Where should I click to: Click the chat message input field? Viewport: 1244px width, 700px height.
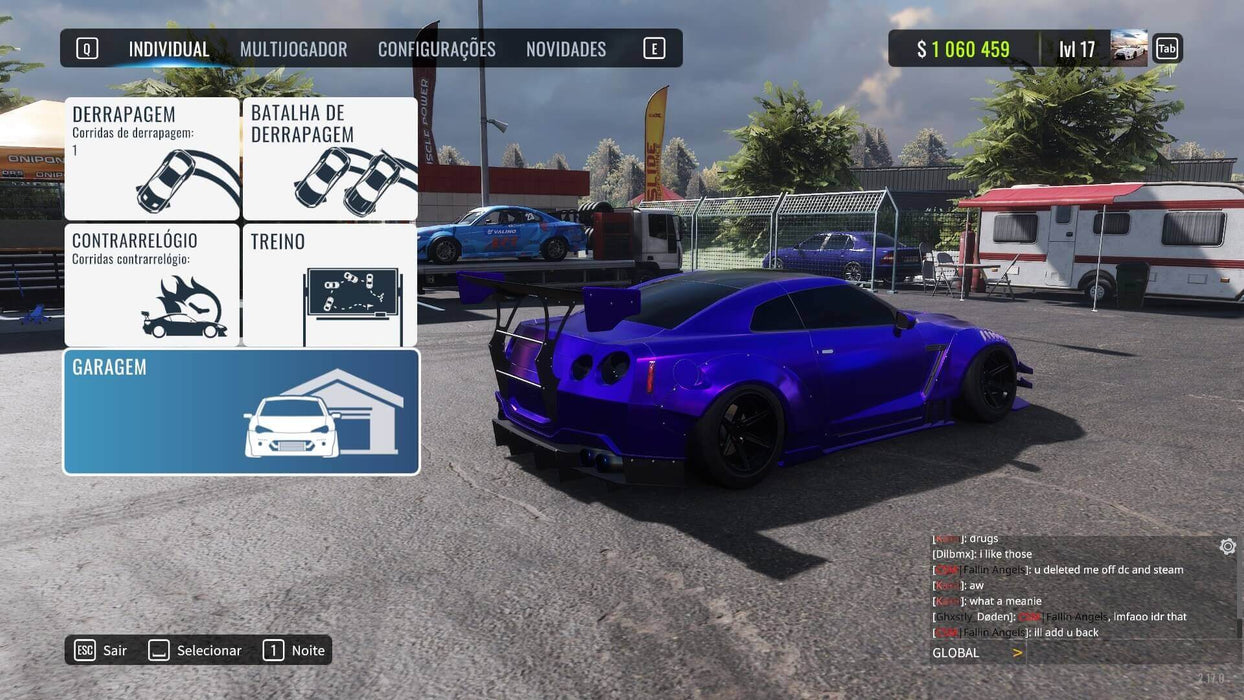(x=1130, y=653)
